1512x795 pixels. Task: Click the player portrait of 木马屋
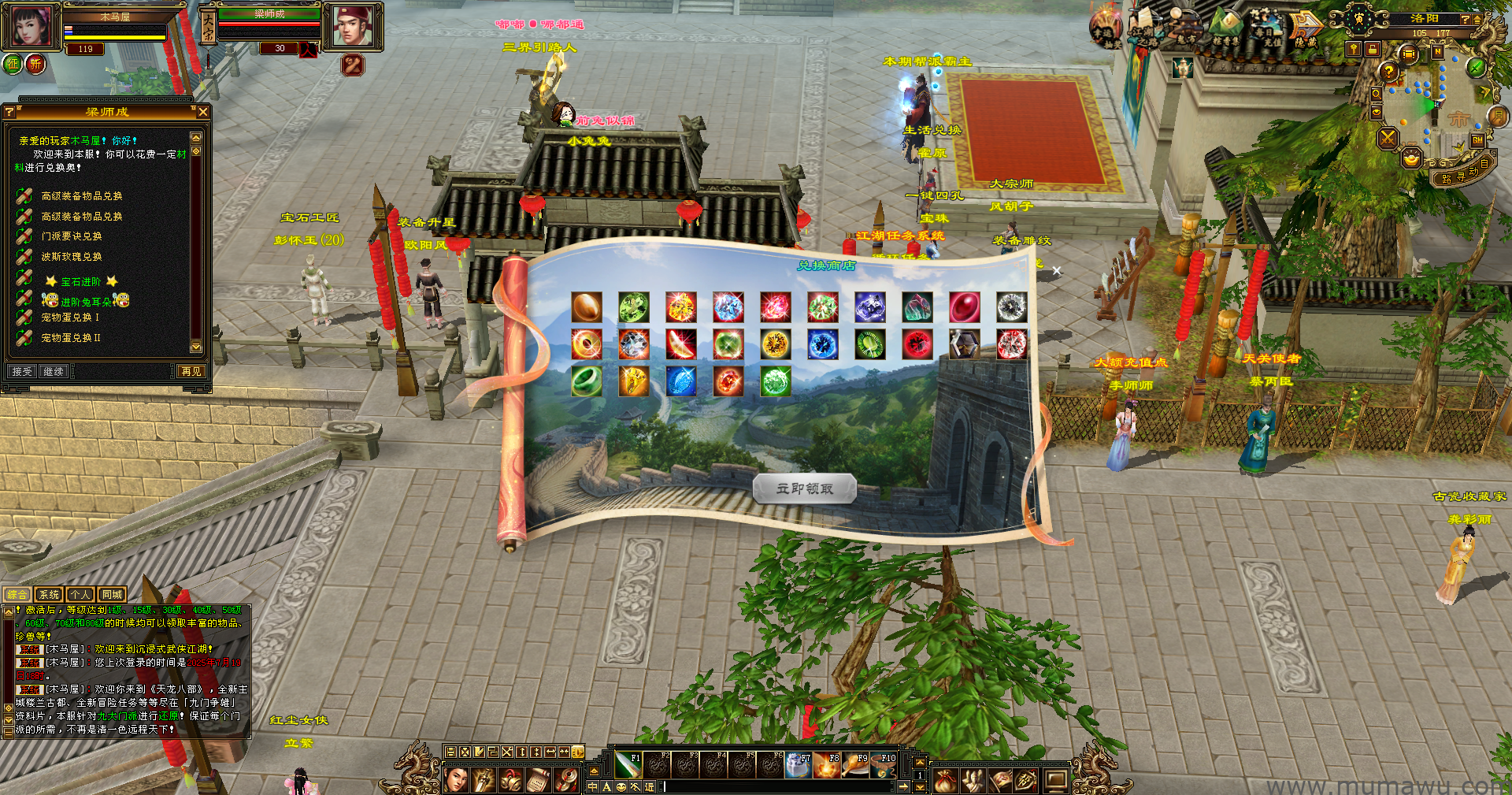31,26
